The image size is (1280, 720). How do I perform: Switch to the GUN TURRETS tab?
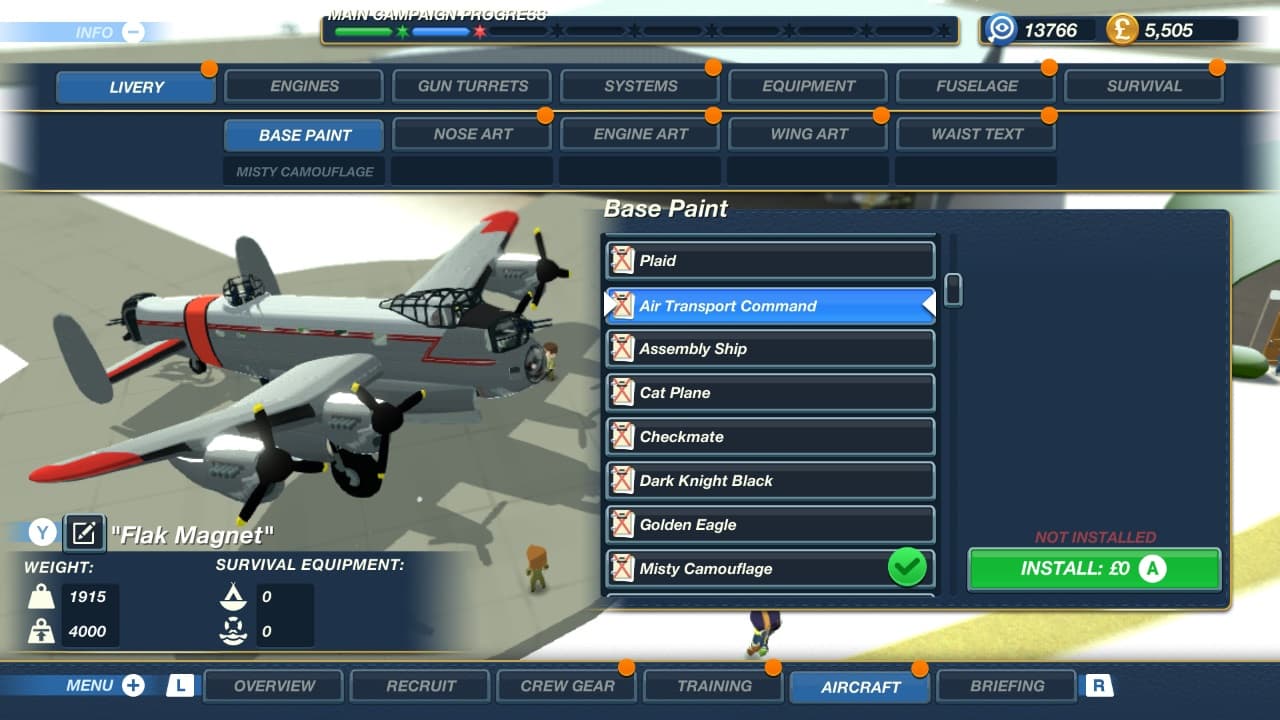[x=471, y=85]
